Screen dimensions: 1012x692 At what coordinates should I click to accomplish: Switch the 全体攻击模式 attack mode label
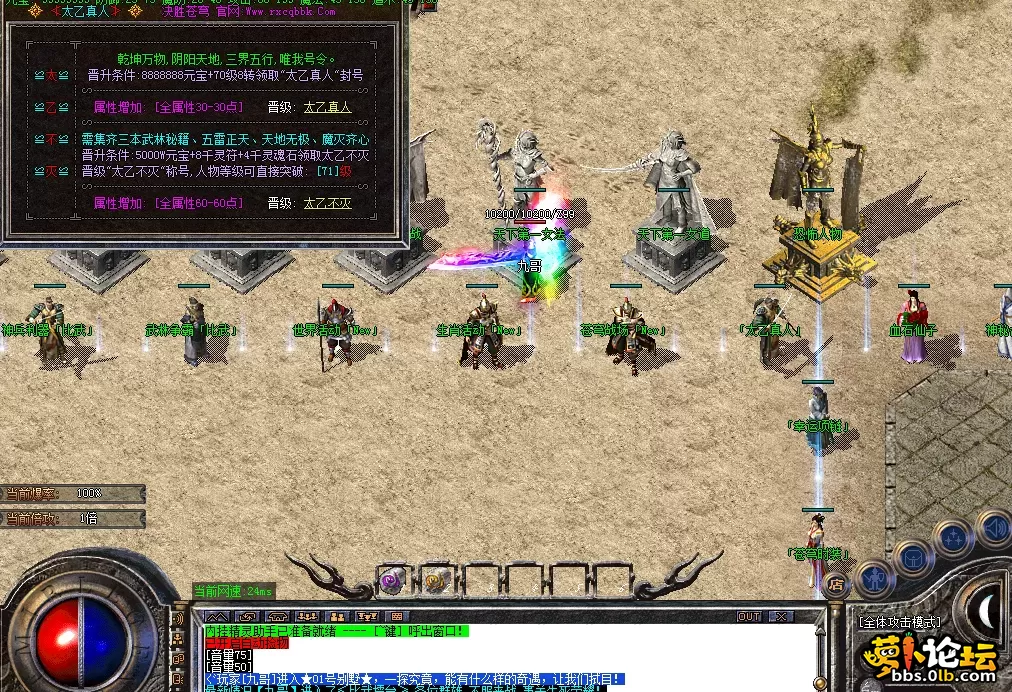(x=899, y=622)
